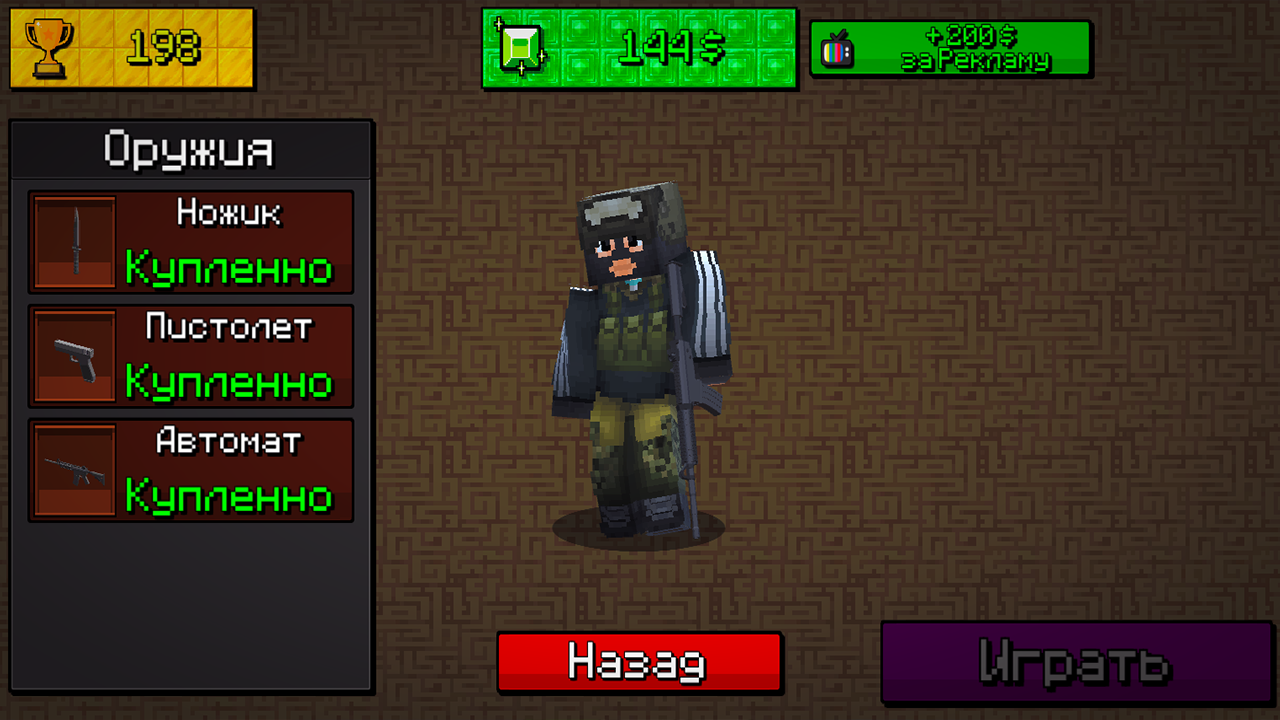Click the Назад button
This screenshot has height=720, width=1280.
638,661
